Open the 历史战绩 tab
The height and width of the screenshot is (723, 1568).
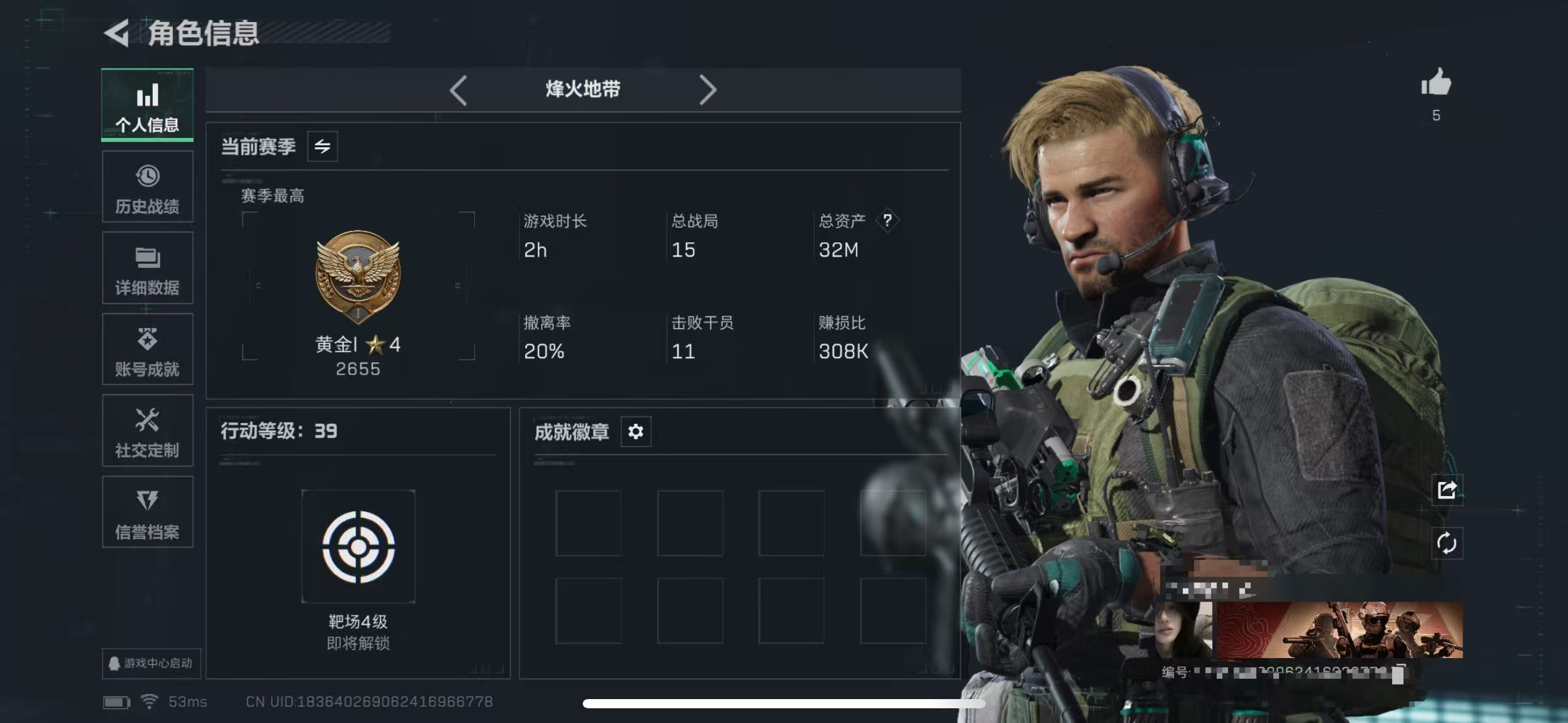coord(147,187)
